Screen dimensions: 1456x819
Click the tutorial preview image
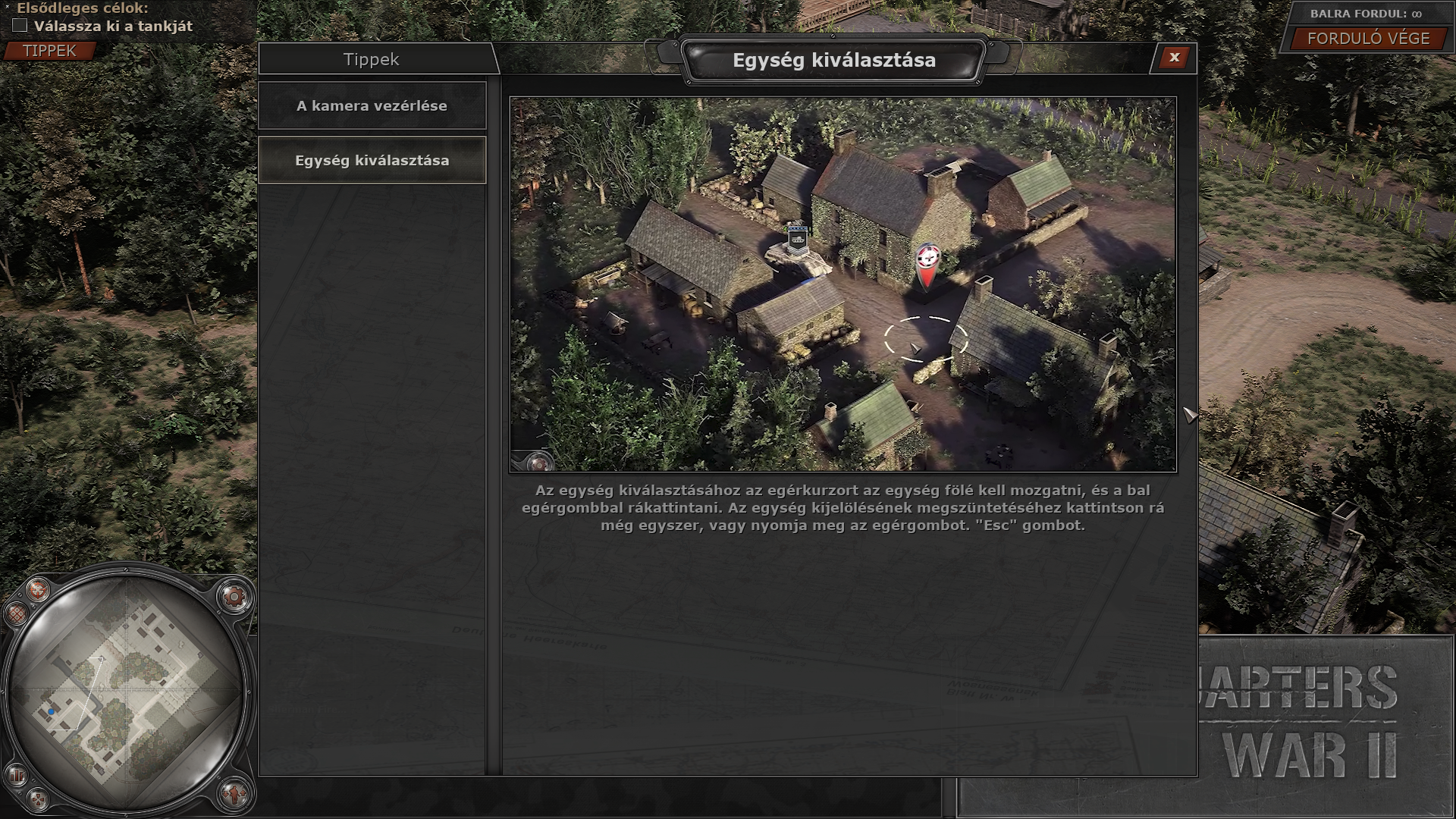coord(843,284)
